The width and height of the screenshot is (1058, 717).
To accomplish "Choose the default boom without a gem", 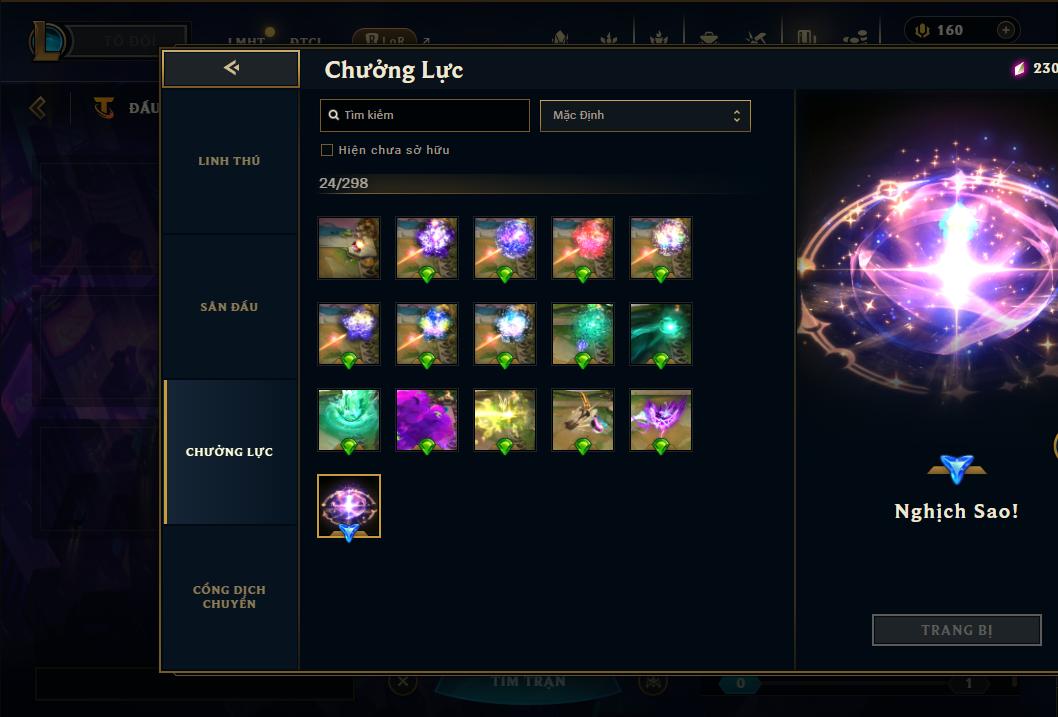I will point(349,247).
